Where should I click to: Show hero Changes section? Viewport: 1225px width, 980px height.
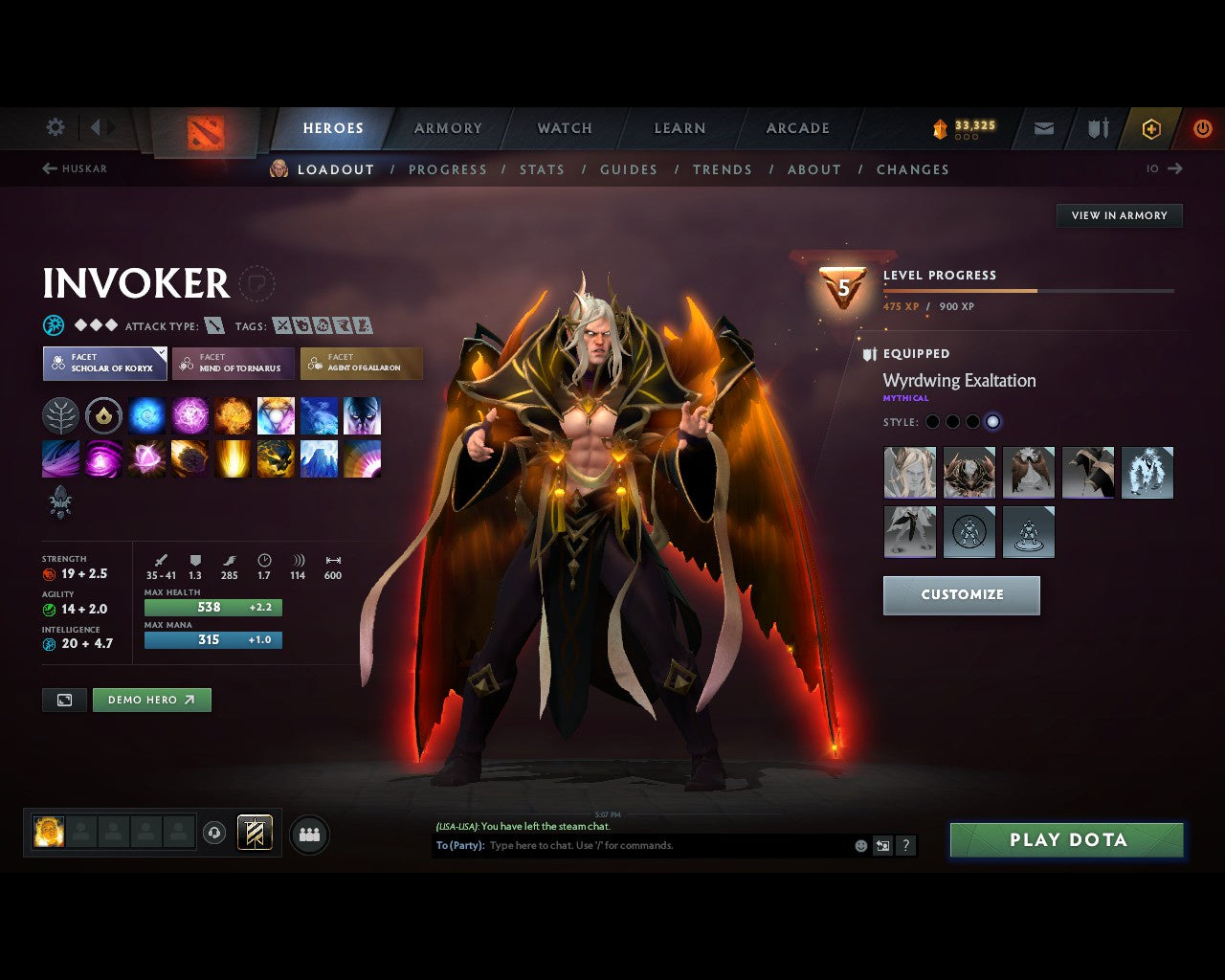tap(912, 169)
